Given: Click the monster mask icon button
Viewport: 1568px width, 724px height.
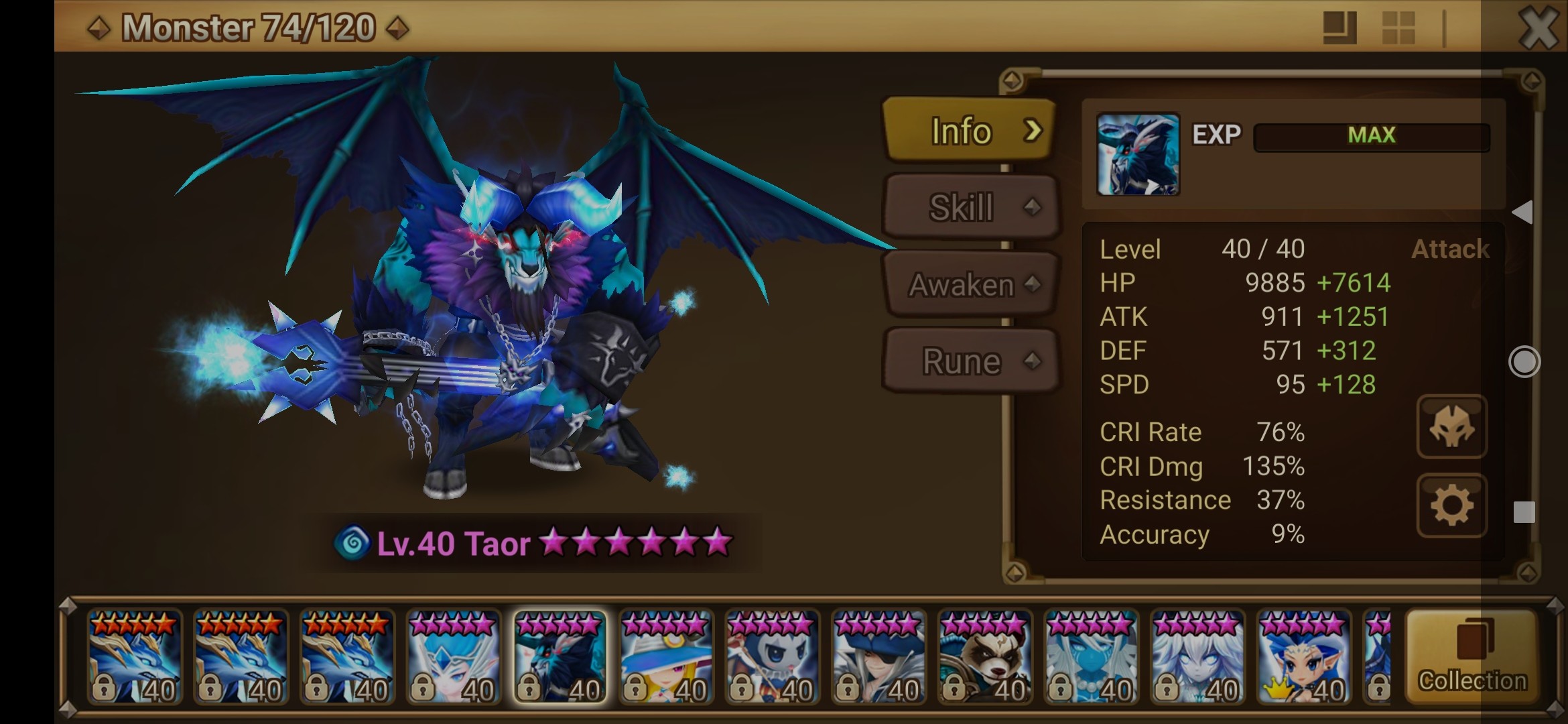Looking at the screenshot, I should (1451, 427).
